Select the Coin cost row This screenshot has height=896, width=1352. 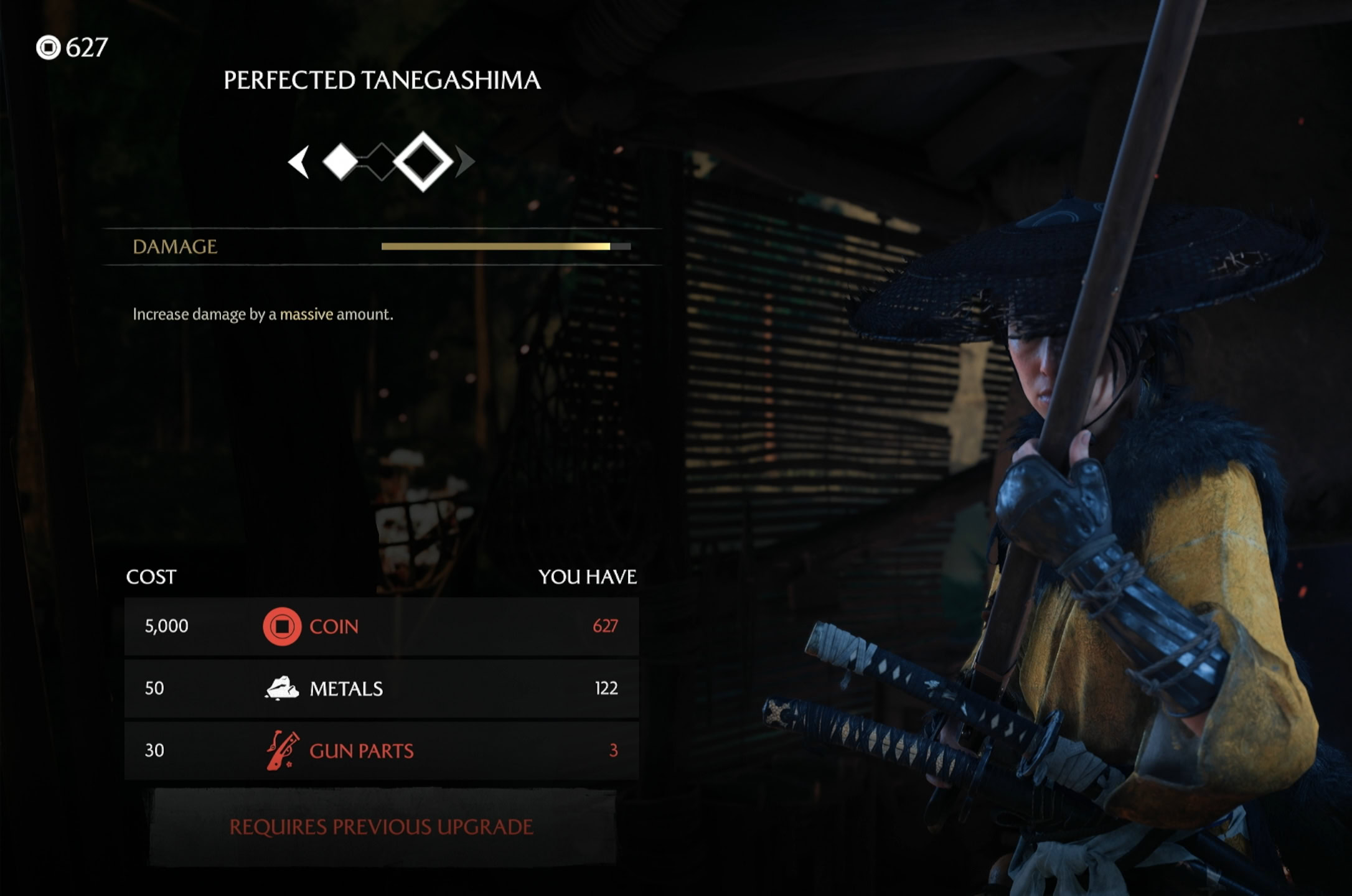coord(382,626)
